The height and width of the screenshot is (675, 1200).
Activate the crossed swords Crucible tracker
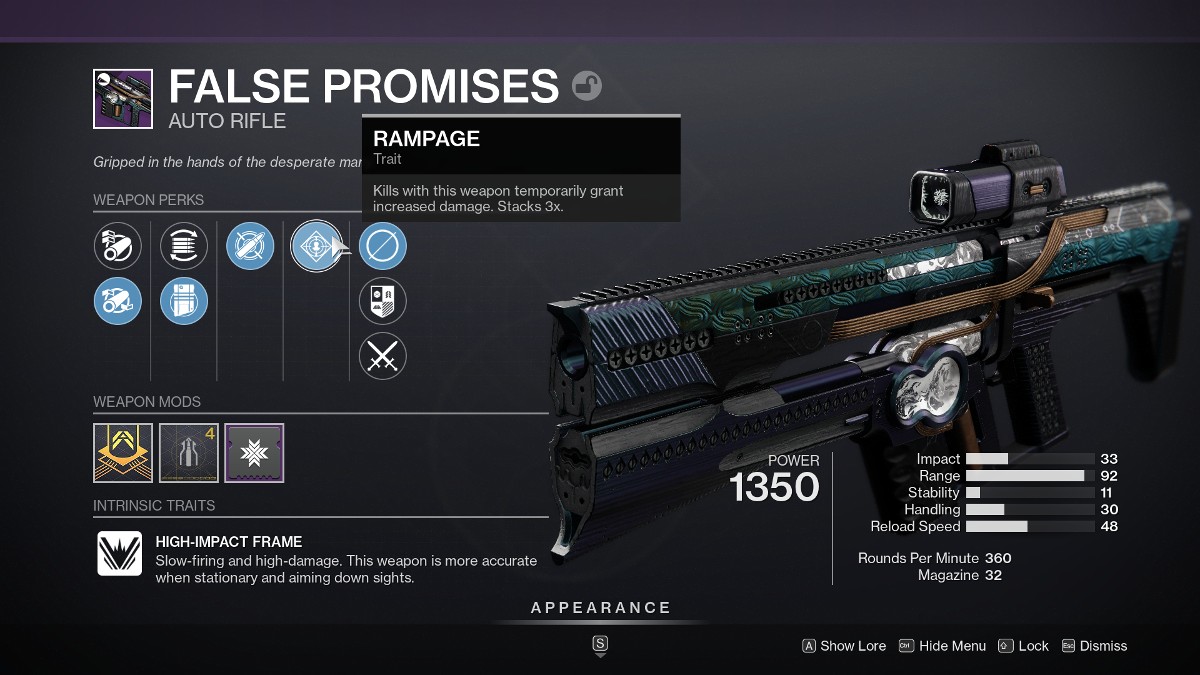pos(383,356)
